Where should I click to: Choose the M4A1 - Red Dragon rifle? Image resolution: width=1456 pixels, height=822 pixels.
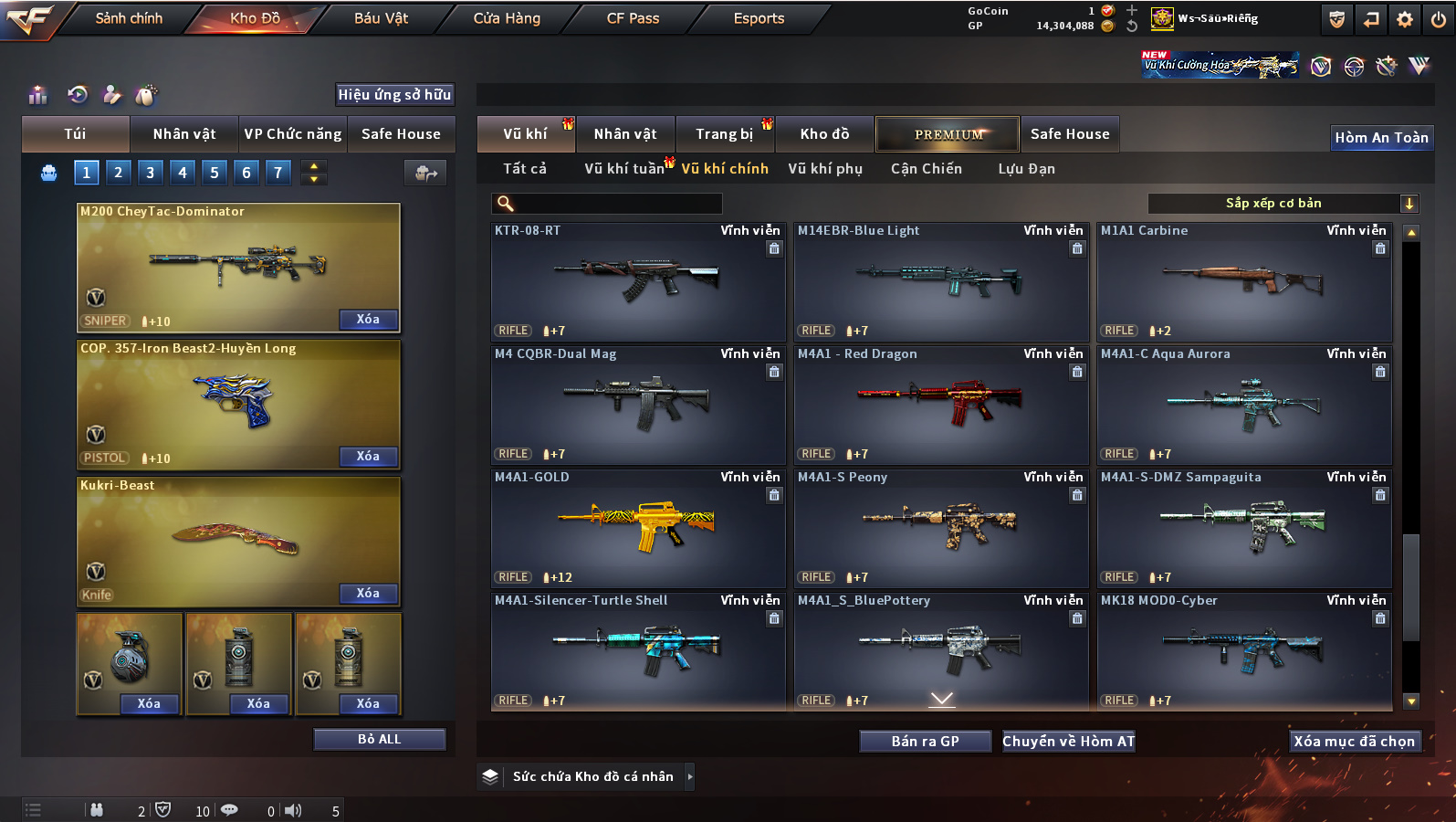[941, 404]
